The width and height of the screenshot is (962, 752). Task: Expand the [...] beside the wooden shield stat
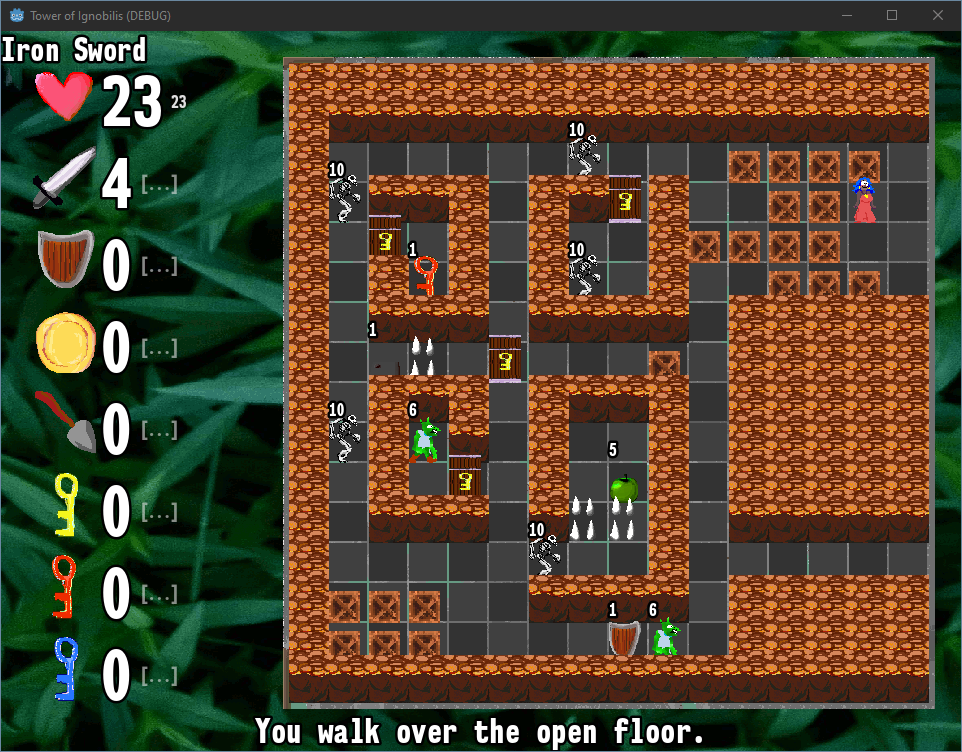coord(159,266)
